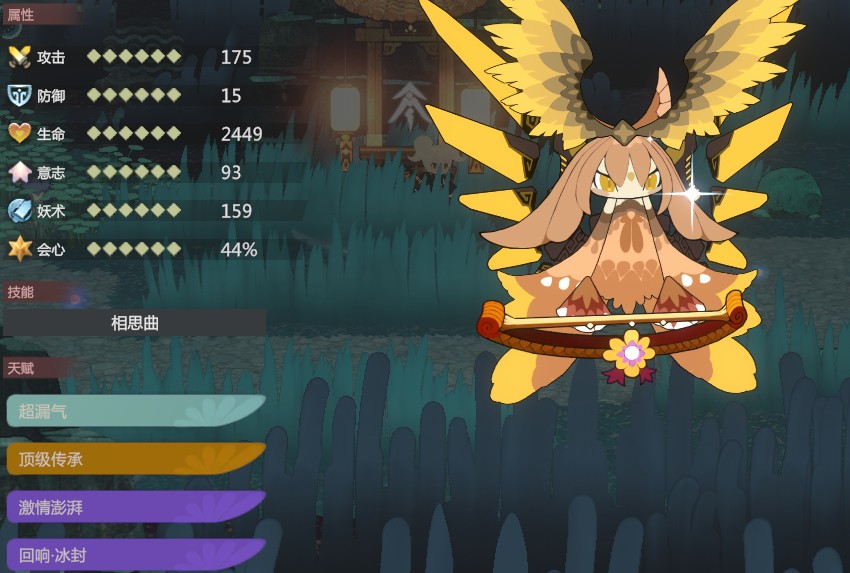View the 回响·冰封 talent

135,554
